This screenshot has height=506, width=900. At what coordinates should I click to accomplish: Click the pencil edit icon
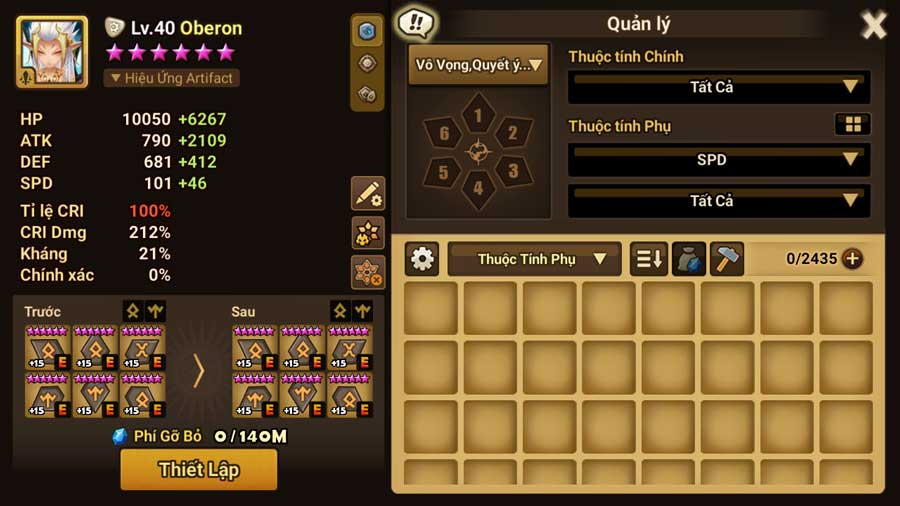pos(368,193)
